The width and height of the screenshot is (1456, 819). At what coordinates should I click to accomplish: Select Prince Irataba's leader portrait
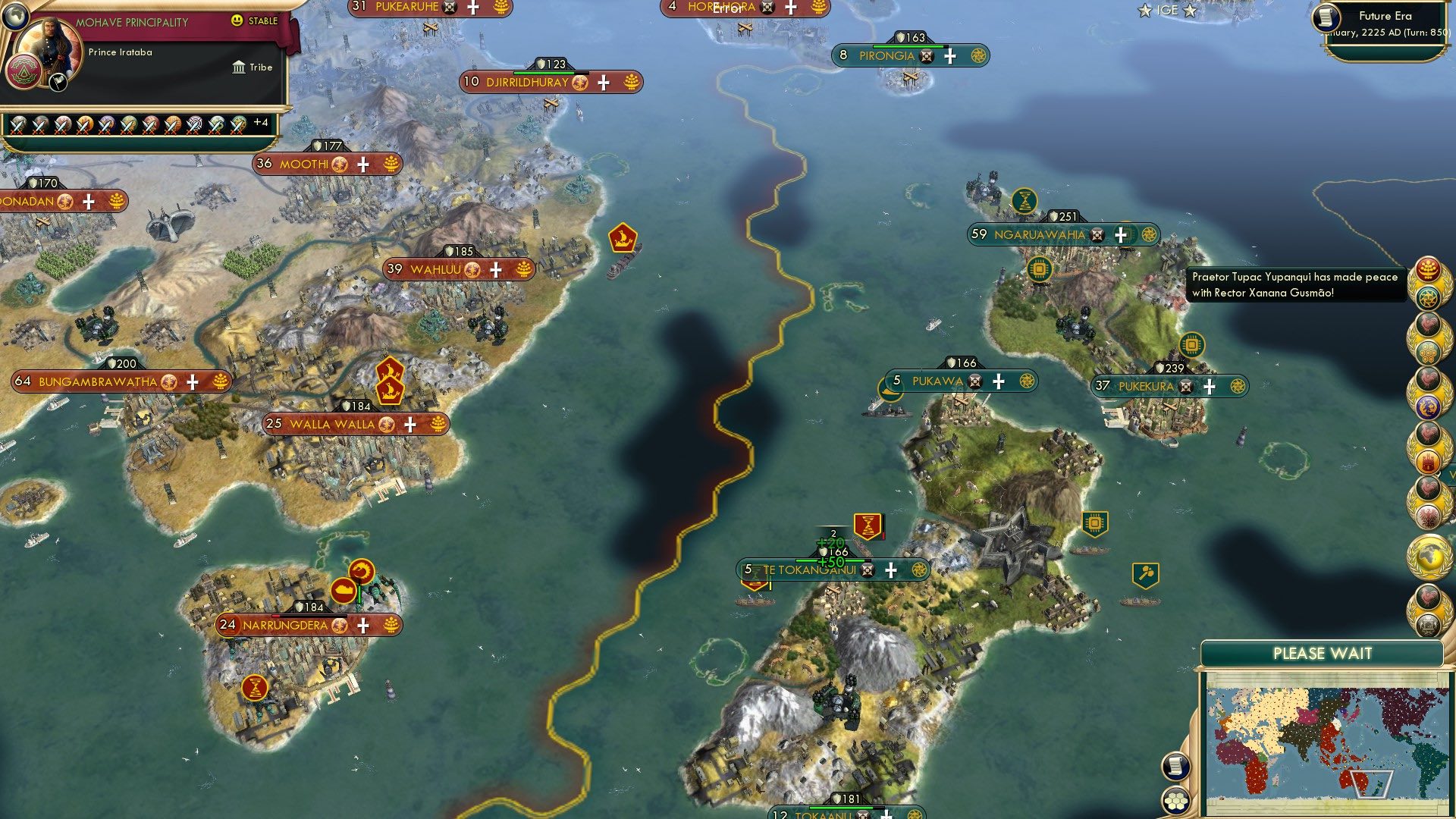(x=49, y=44)
